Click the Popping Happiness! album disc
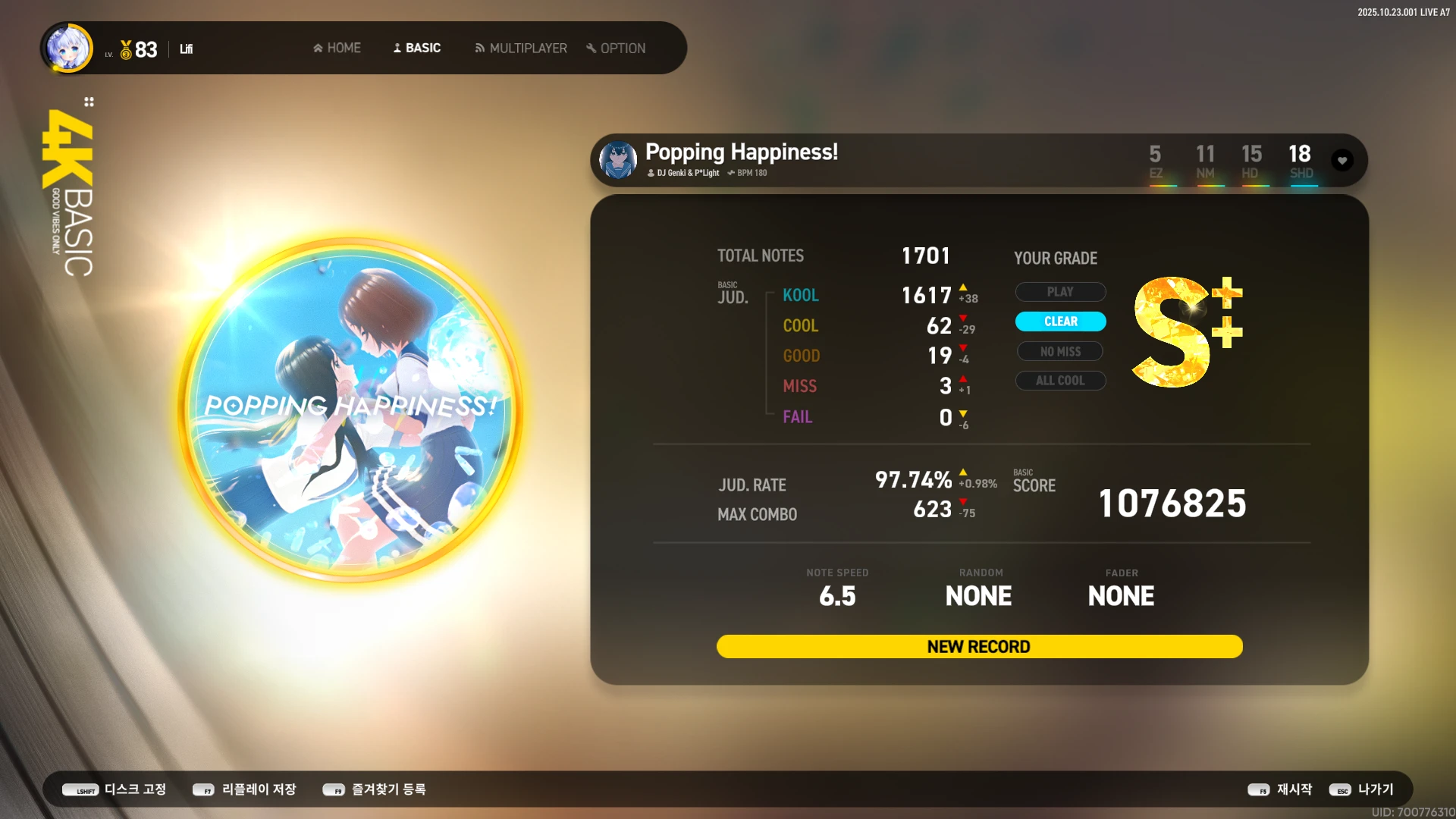1456x819 pixels. point(350,409)
